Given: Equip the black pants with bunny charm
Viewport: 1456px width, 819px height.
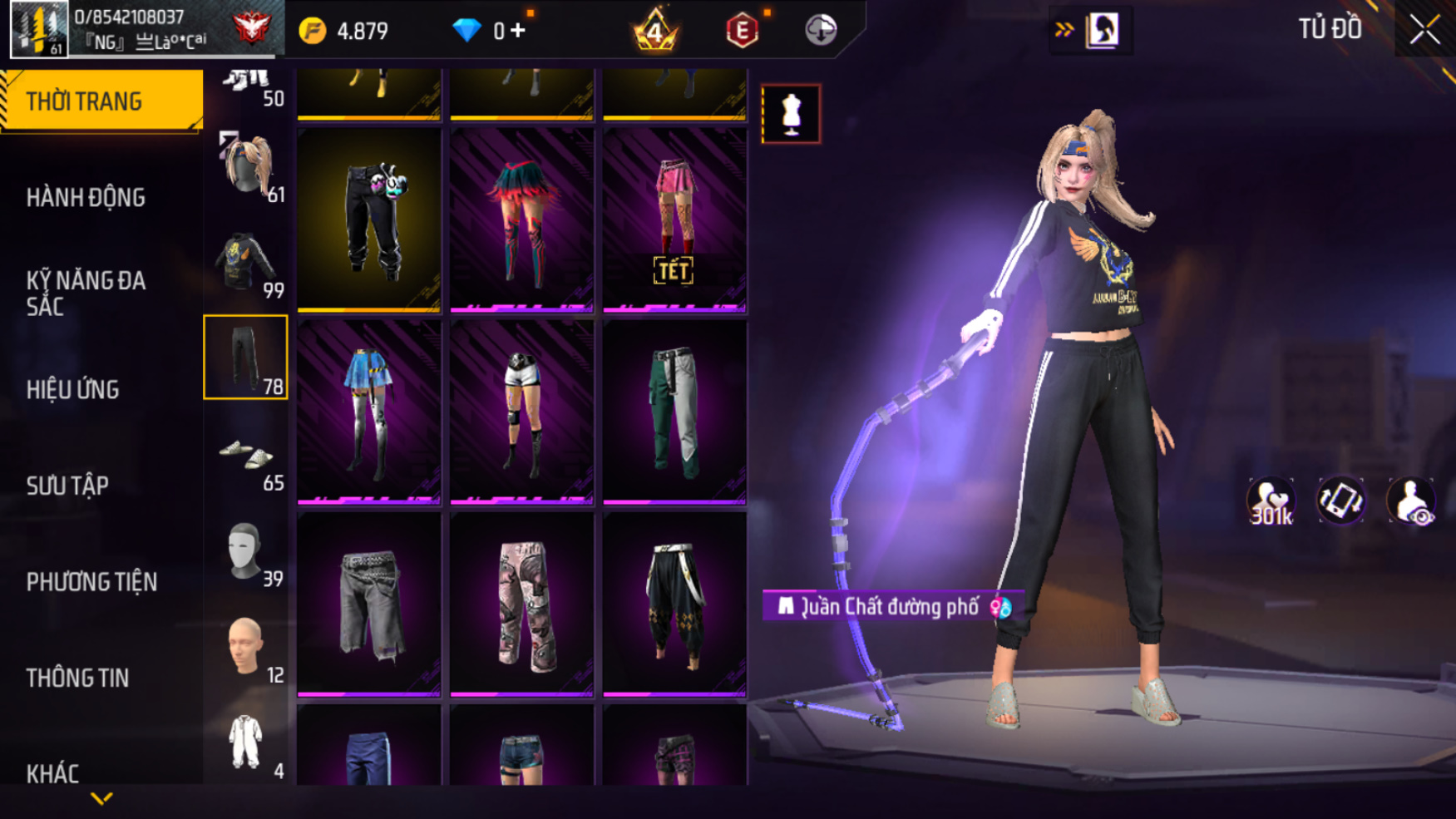Looking at the screenshot, I should click(369, 220).
